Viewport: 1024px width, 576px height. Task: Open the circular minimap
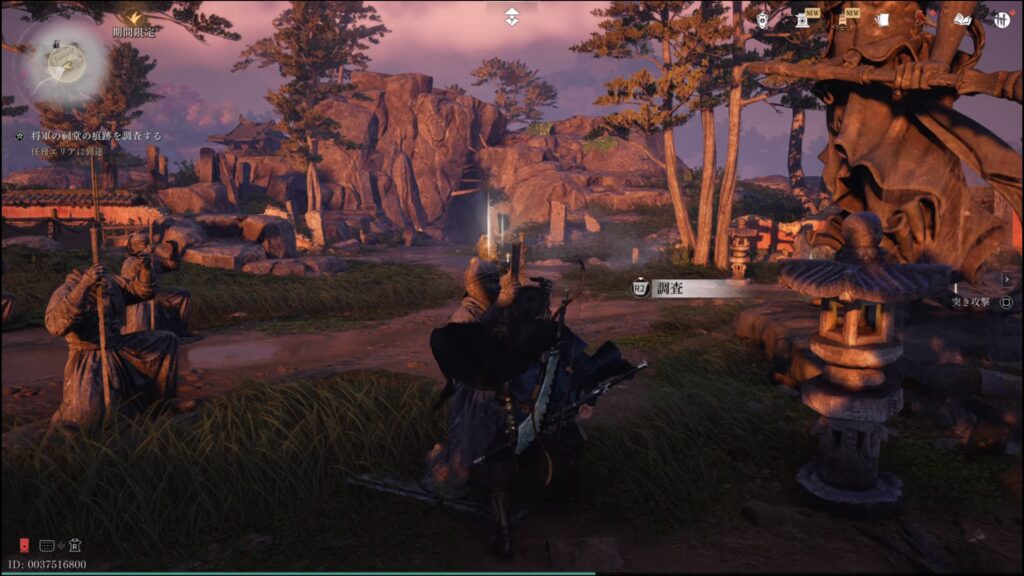tap(64, 63)
